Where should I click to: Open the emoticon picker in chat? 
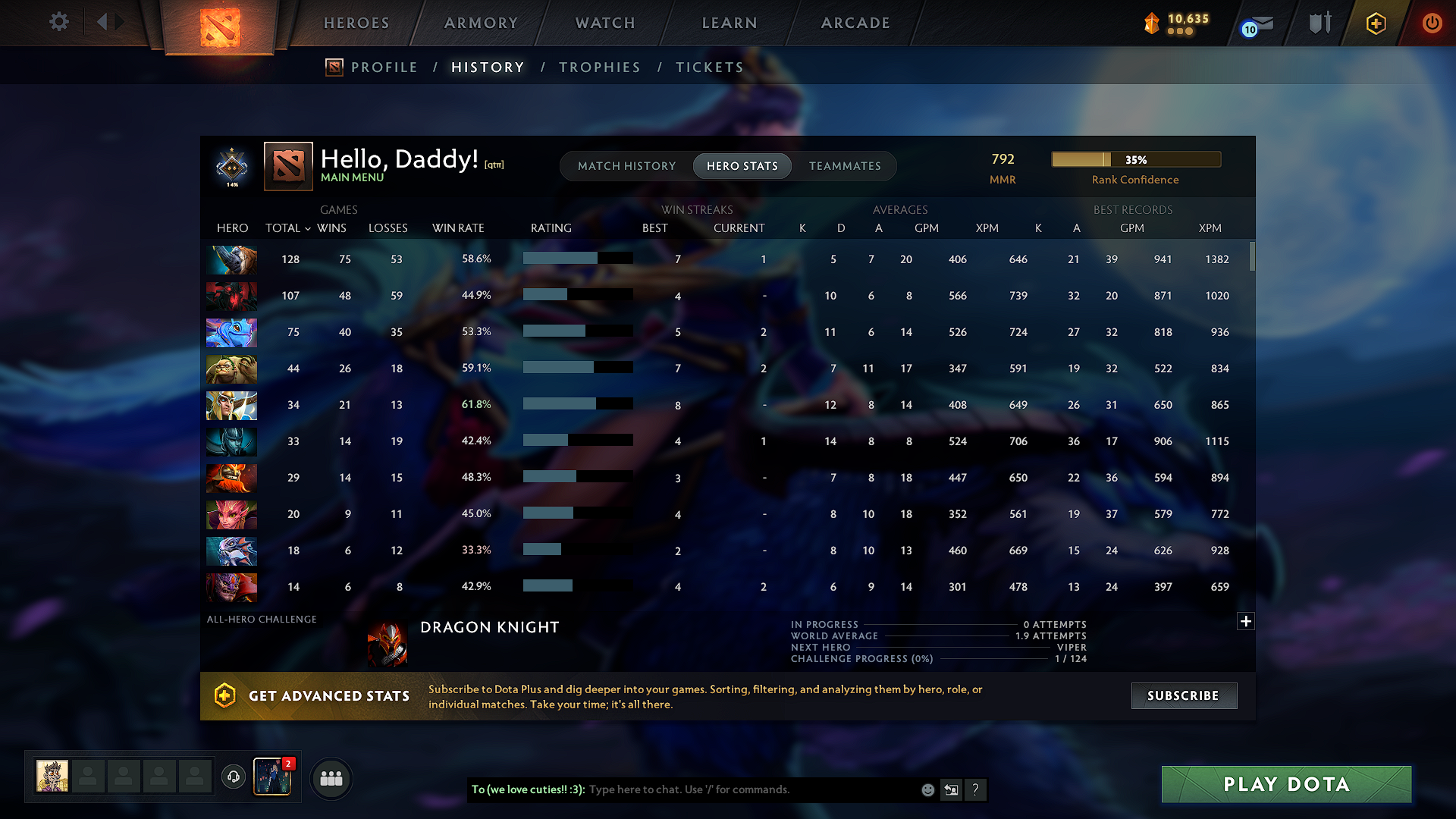[x=927, y=789]
